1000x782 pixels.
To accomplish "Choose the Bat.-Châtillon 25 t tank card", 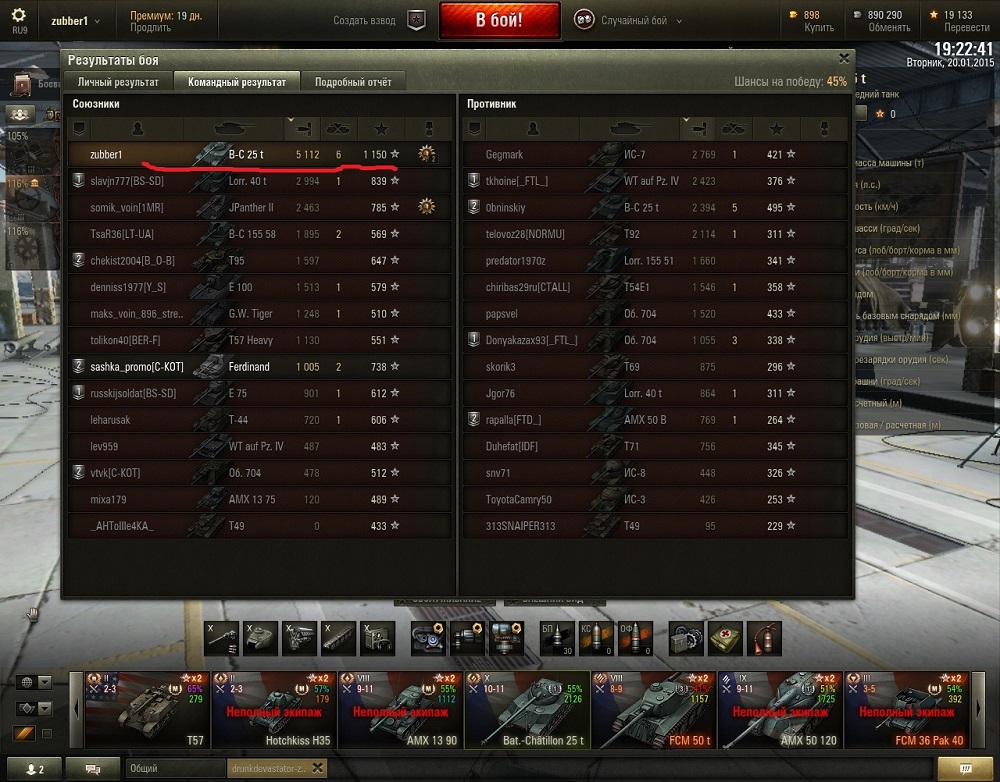I will pyautogui.click(x=526, y=710).
